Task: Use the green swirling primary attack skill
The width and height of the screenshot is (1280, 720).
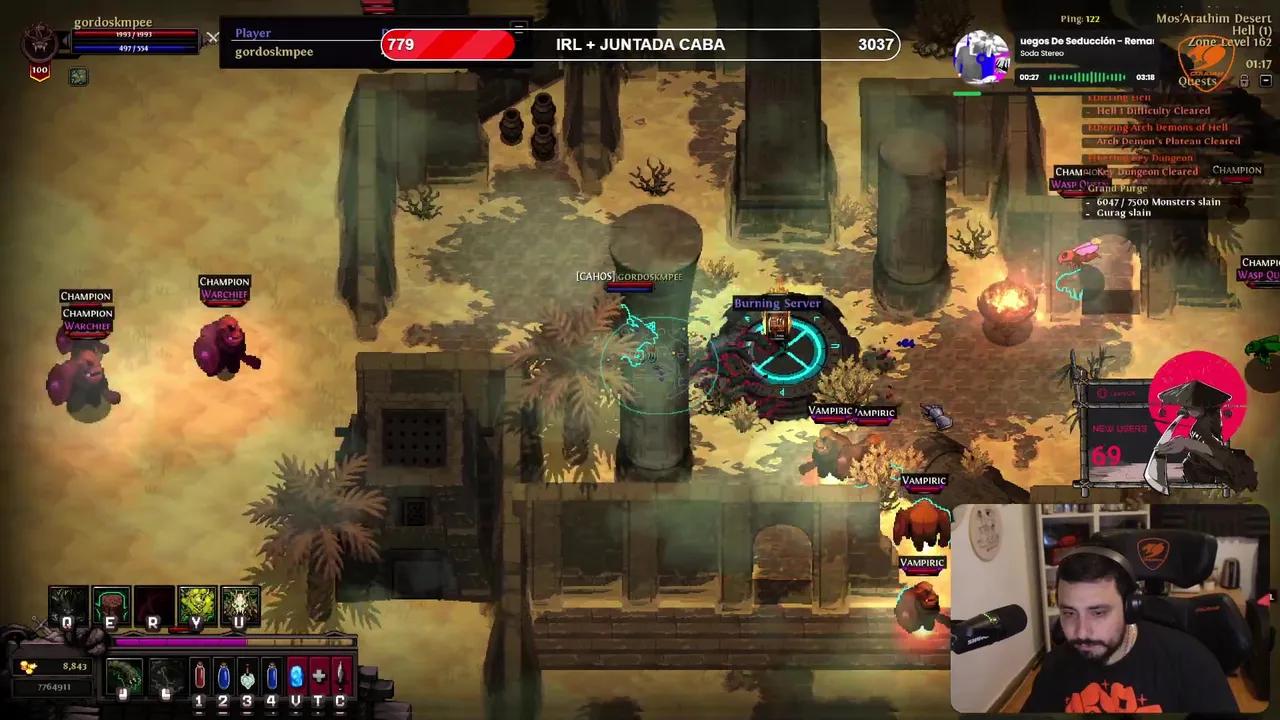Action: 124,677
